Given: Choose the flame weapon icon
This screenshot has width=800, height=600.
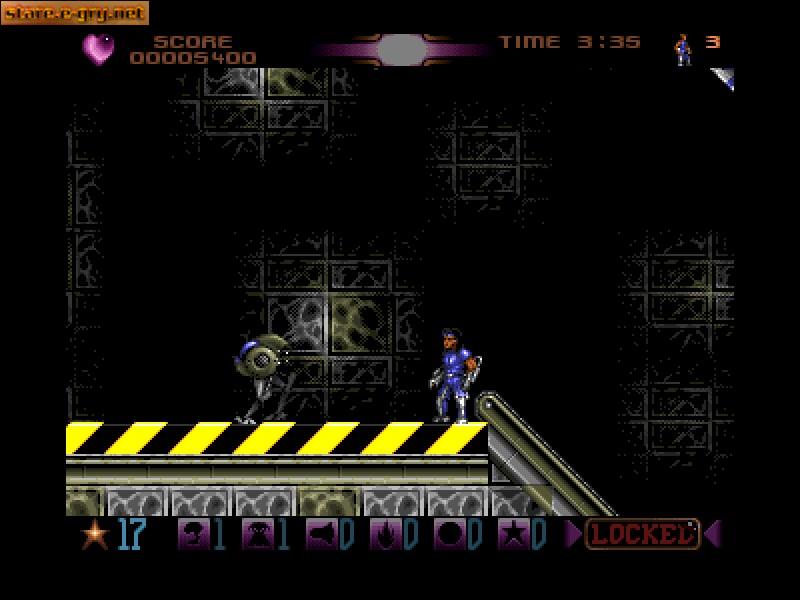Looking at the screenshot, I should point(383,534).
